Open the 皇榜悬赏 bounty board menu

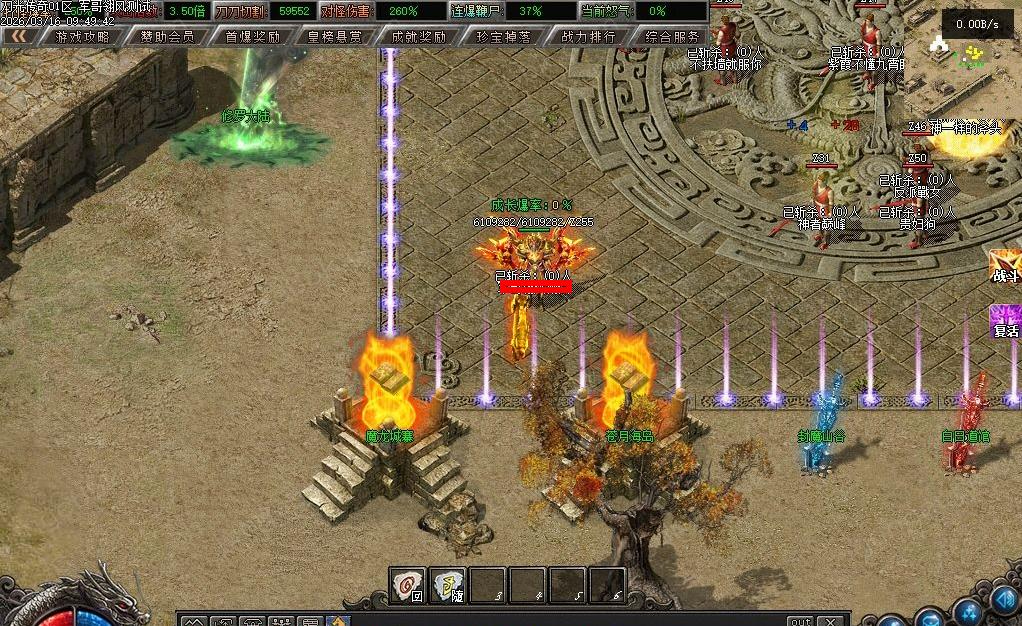335,36
